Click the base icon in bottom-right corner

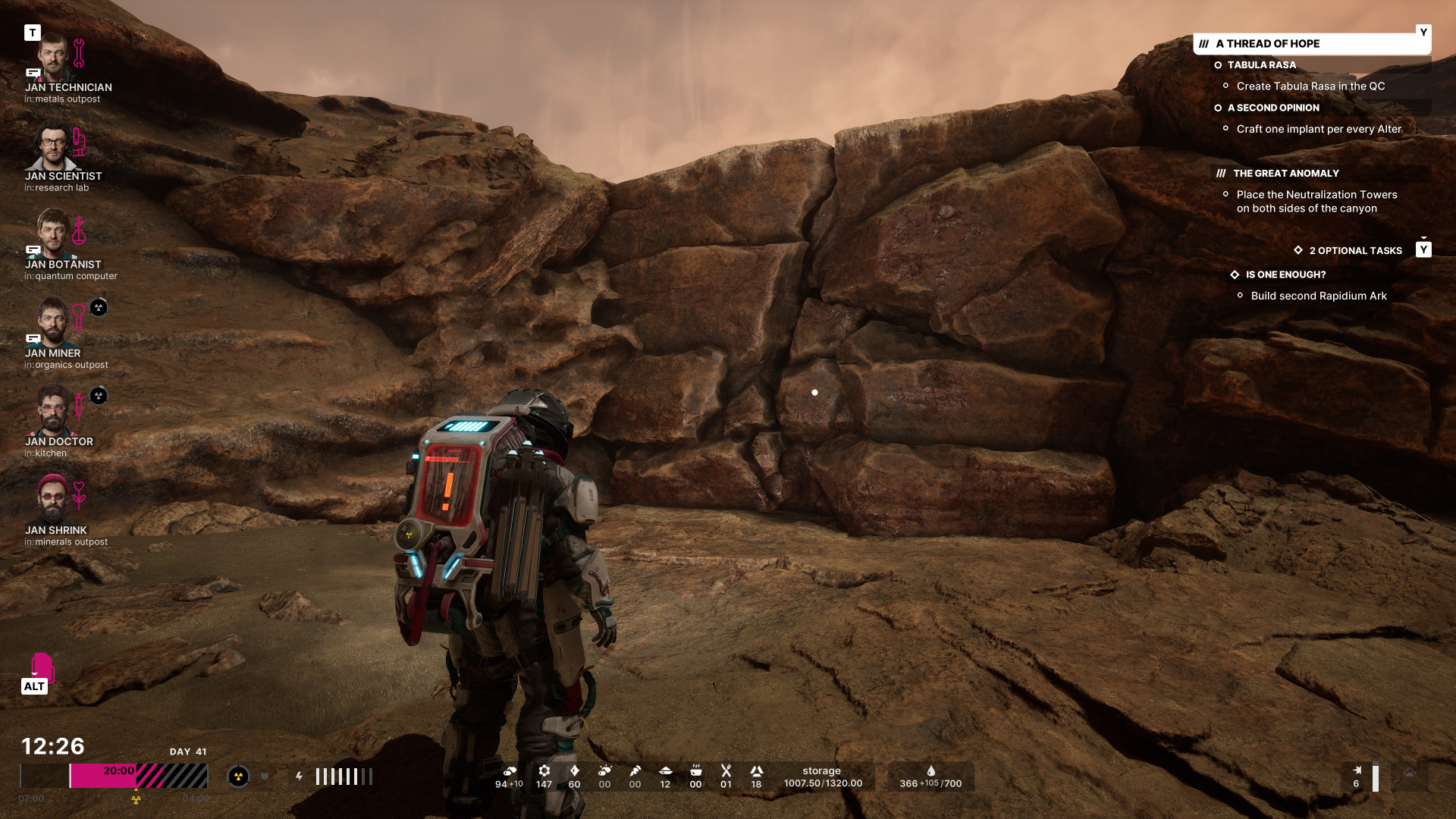pyautogui.click(x=1409, y=773)
